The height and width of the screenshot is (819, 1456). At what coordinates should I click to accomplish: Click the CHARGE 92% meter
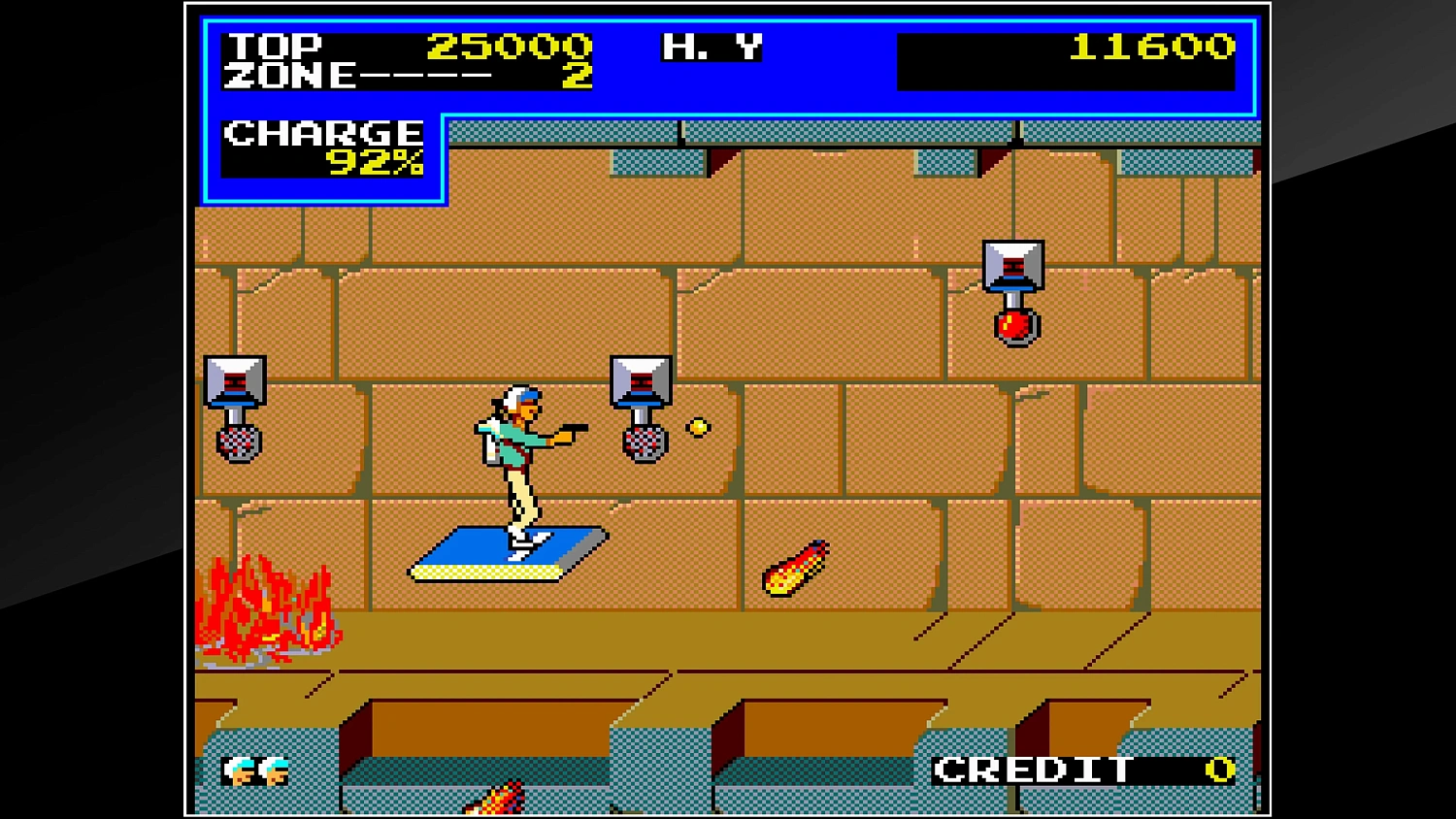[323, 150]
